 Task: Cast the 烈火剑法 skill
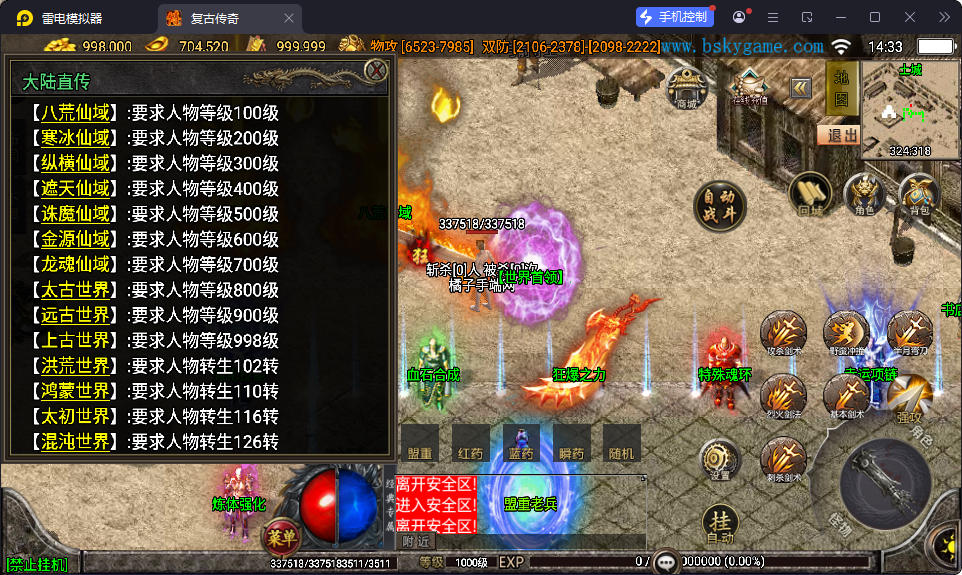coord(784,399)
